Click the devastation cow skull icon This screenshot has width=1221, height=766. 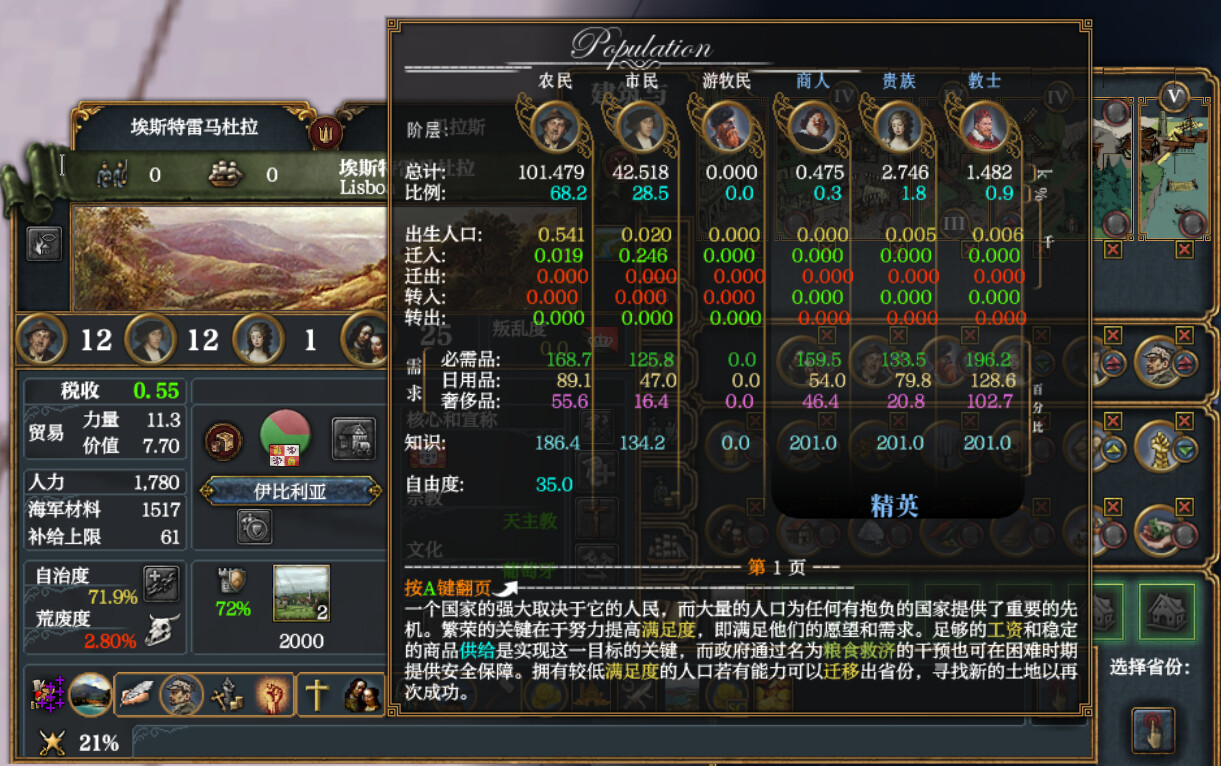click(x=160, y=630)
